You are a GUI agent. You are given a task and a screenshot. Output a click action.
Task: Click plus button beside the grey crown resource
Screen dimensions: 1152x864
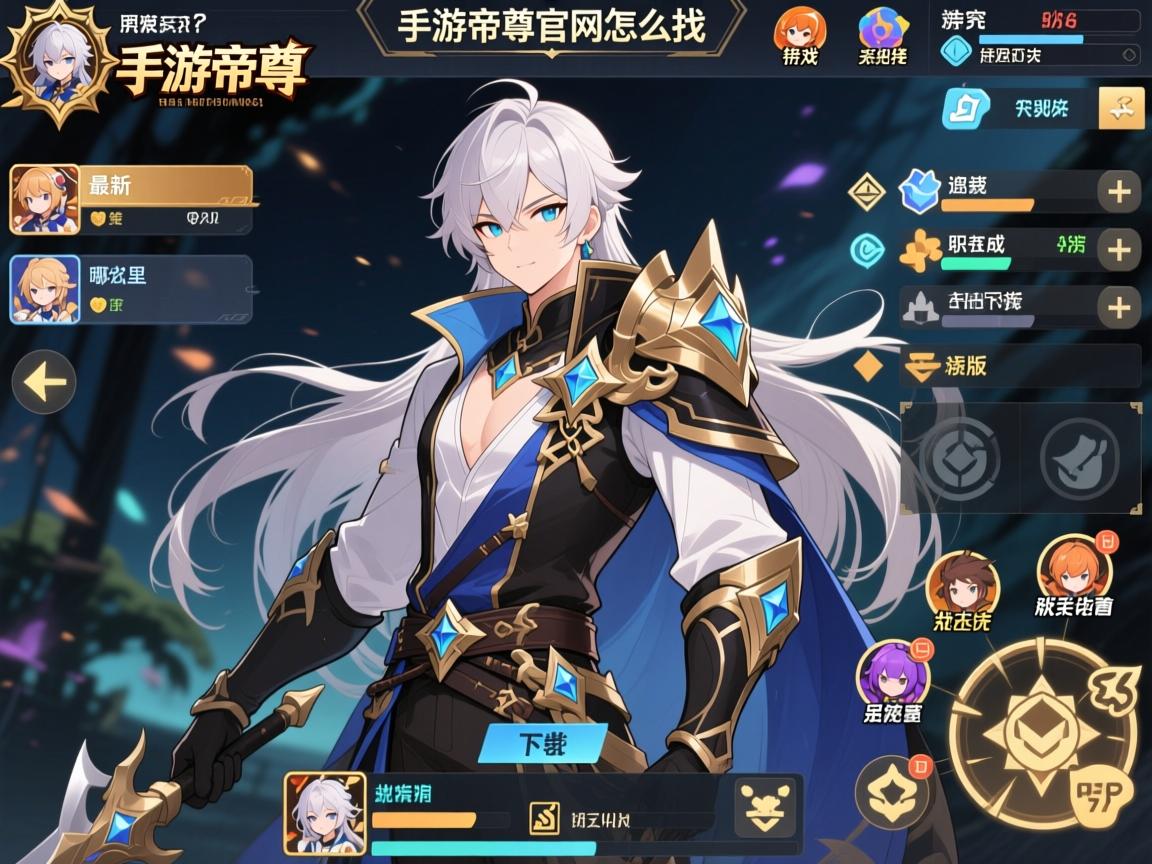(x=1119, y=307)
